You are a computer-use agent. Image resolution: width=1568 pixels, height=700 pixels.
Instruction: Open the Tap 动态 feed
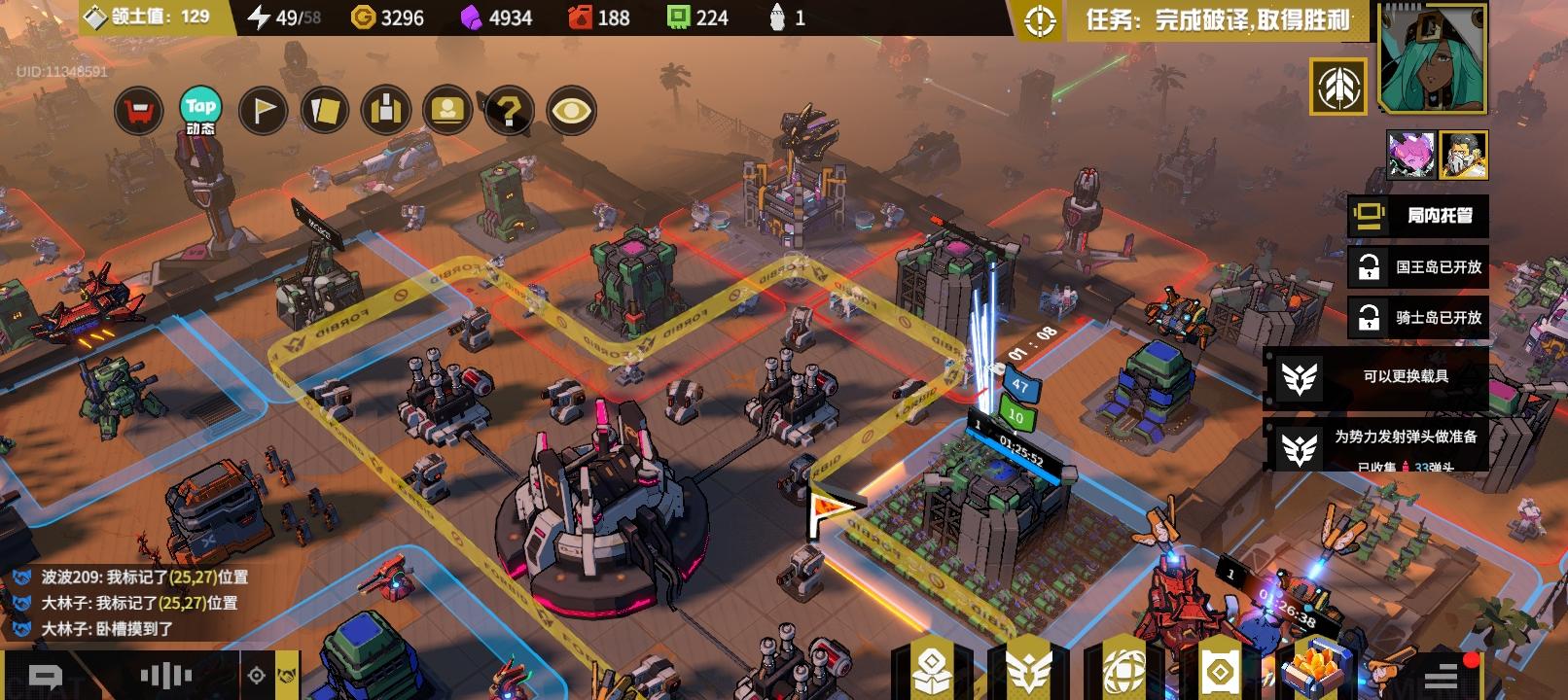[200, 111]
